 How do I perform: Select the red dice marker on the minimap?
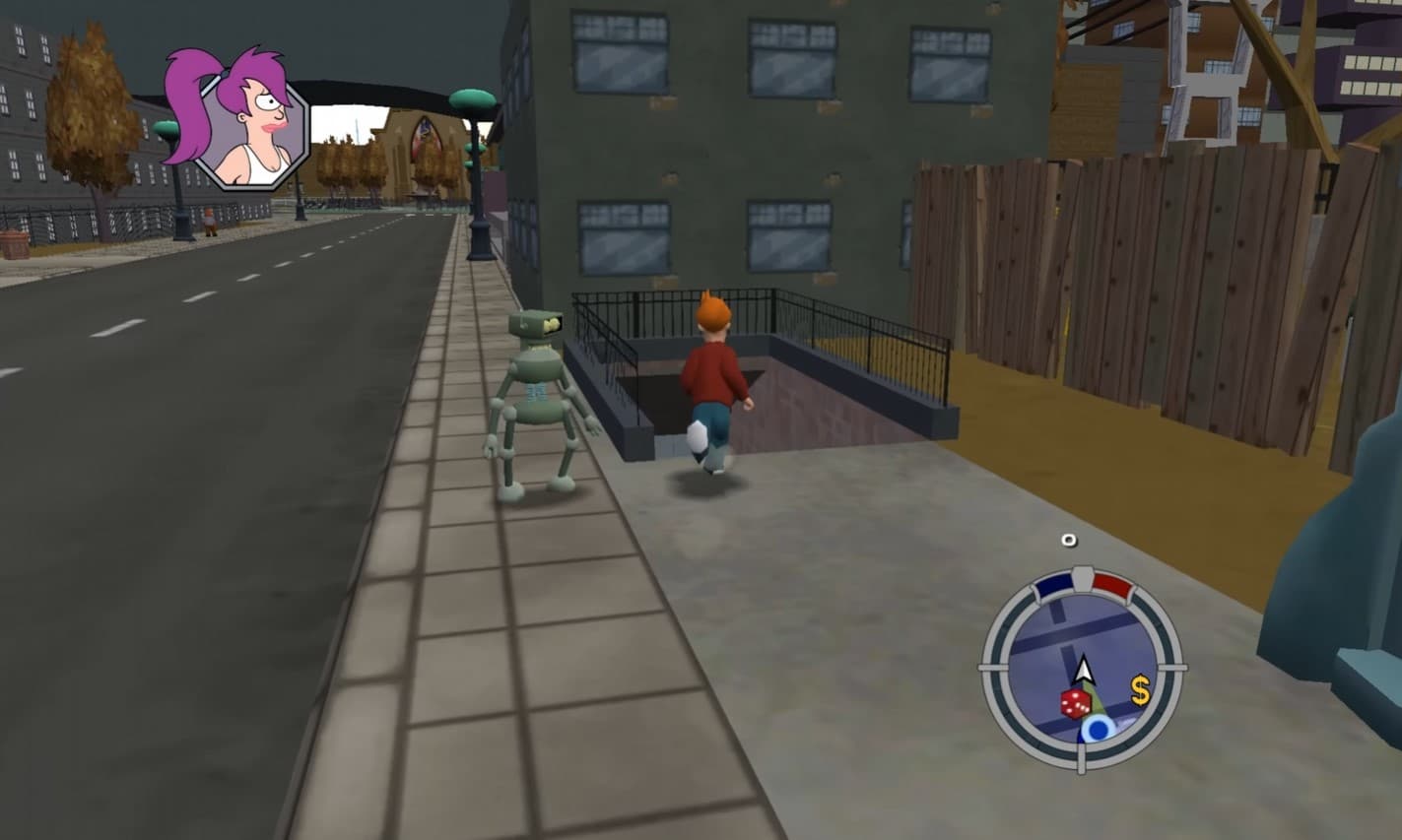(x=1075, y=703)
